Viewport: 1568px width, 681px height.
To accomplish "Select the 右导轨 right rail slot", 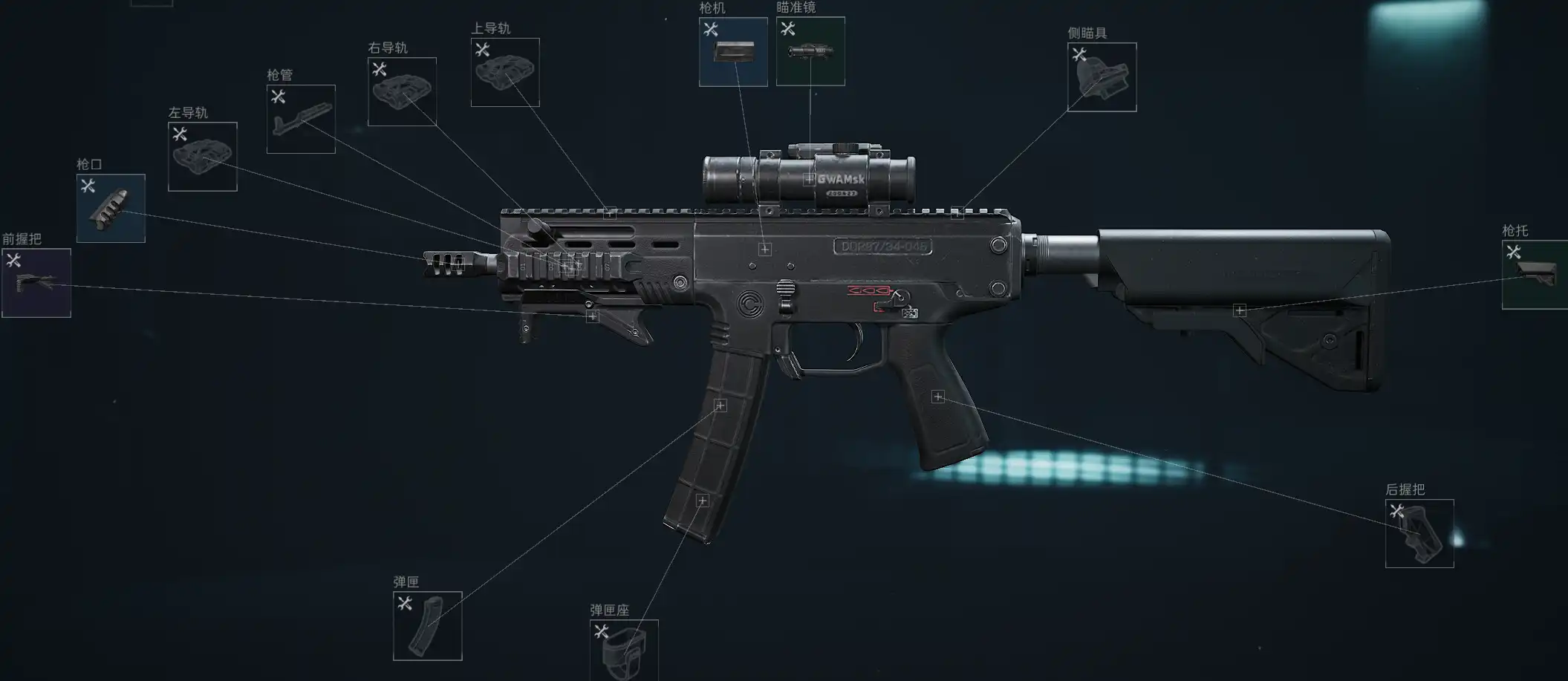I will click(x=402, y=92).
